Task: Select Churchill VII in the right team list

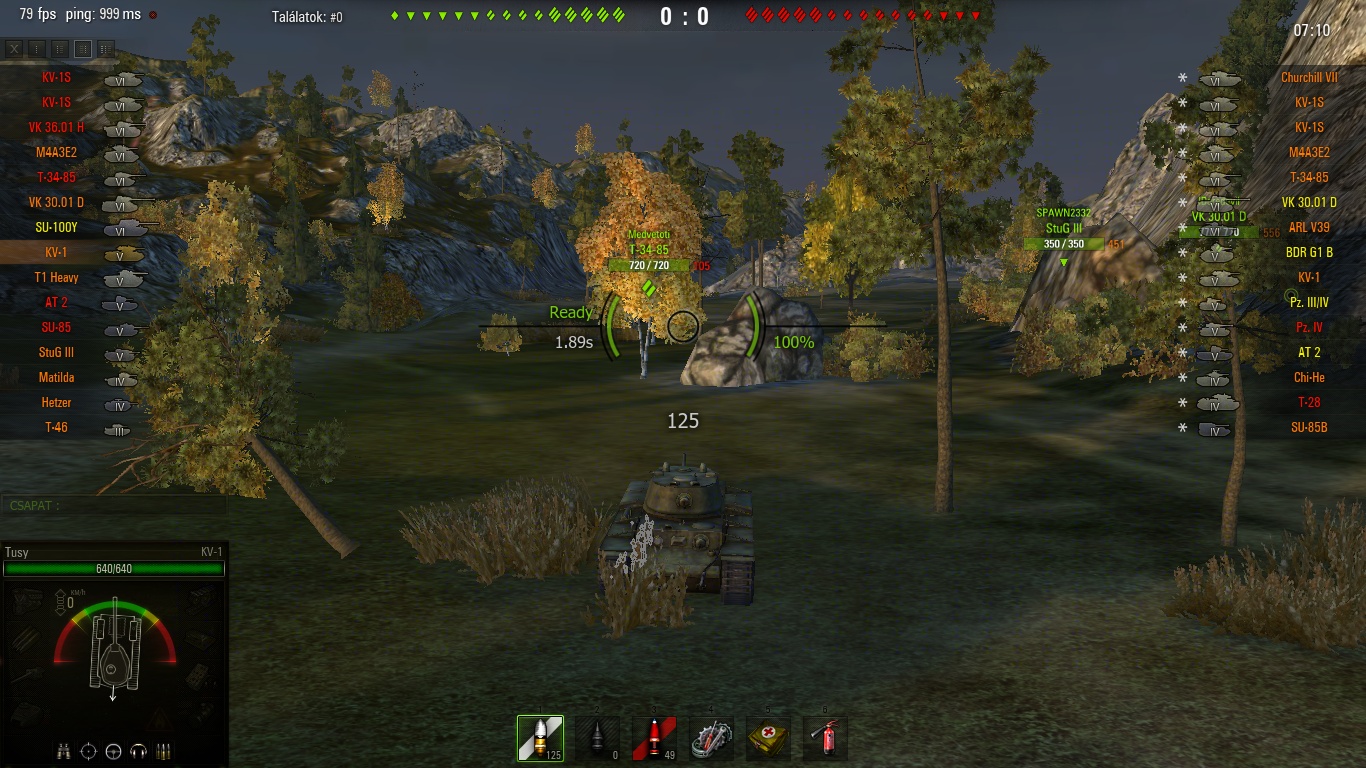Action: [1309, 78]
